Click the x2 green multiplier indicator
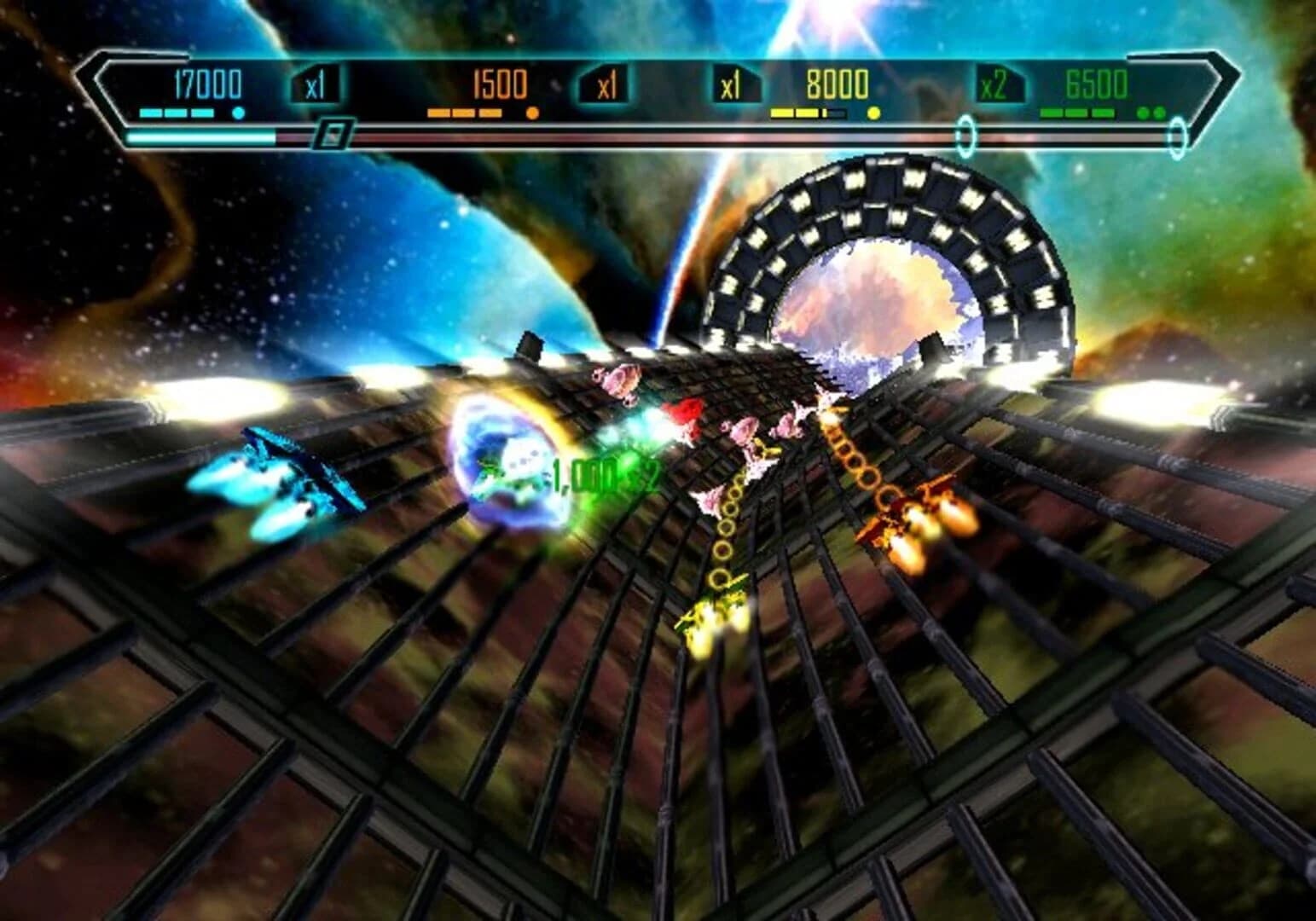1316x921 pixels. pyautogui.click(x=993, y=85)
